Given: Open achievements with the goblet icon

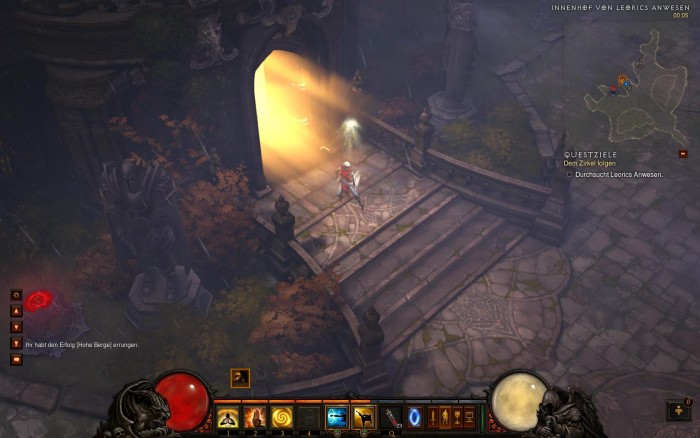Looking at the screenshot, I should point(458,417).
